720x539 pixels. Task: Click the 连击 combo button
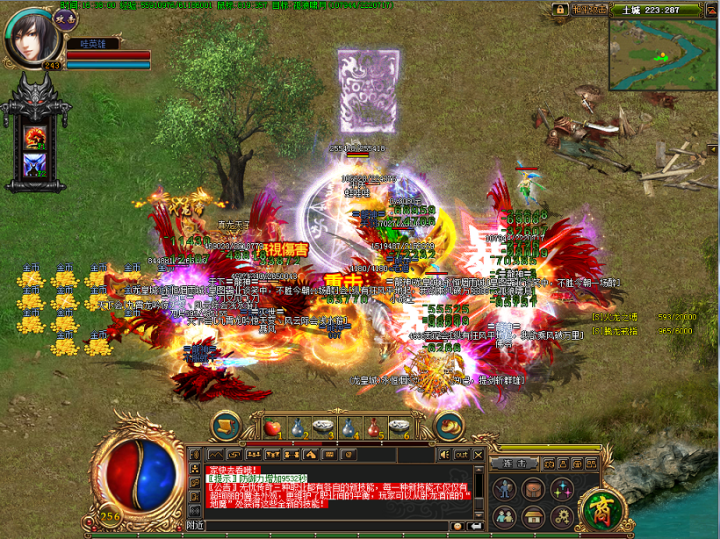[x=515, y=464]
